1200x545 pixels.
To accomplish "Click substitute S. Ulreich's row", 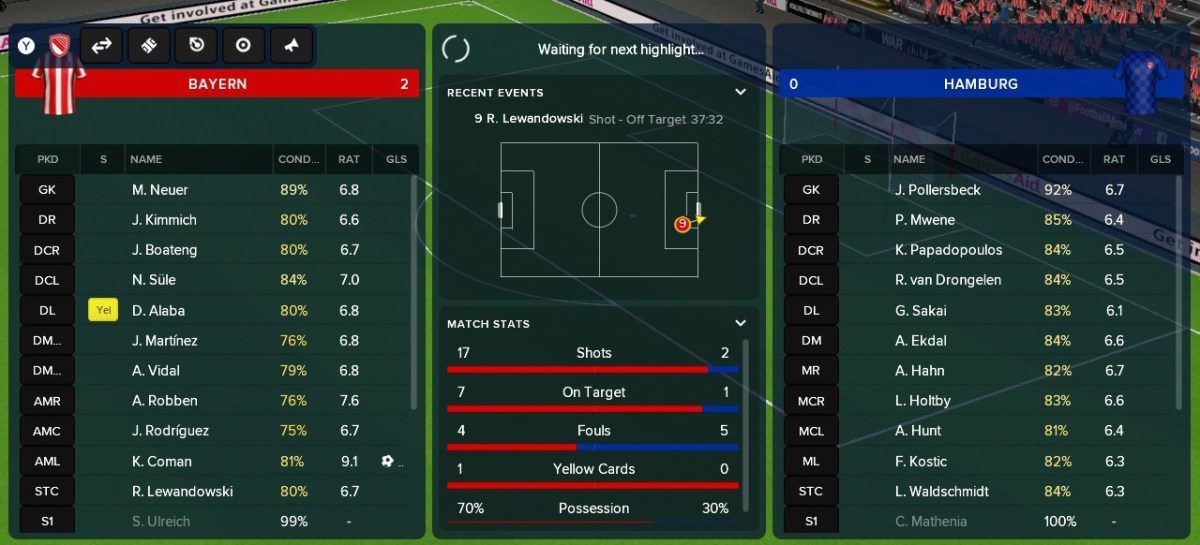I will tap(160, 521).
